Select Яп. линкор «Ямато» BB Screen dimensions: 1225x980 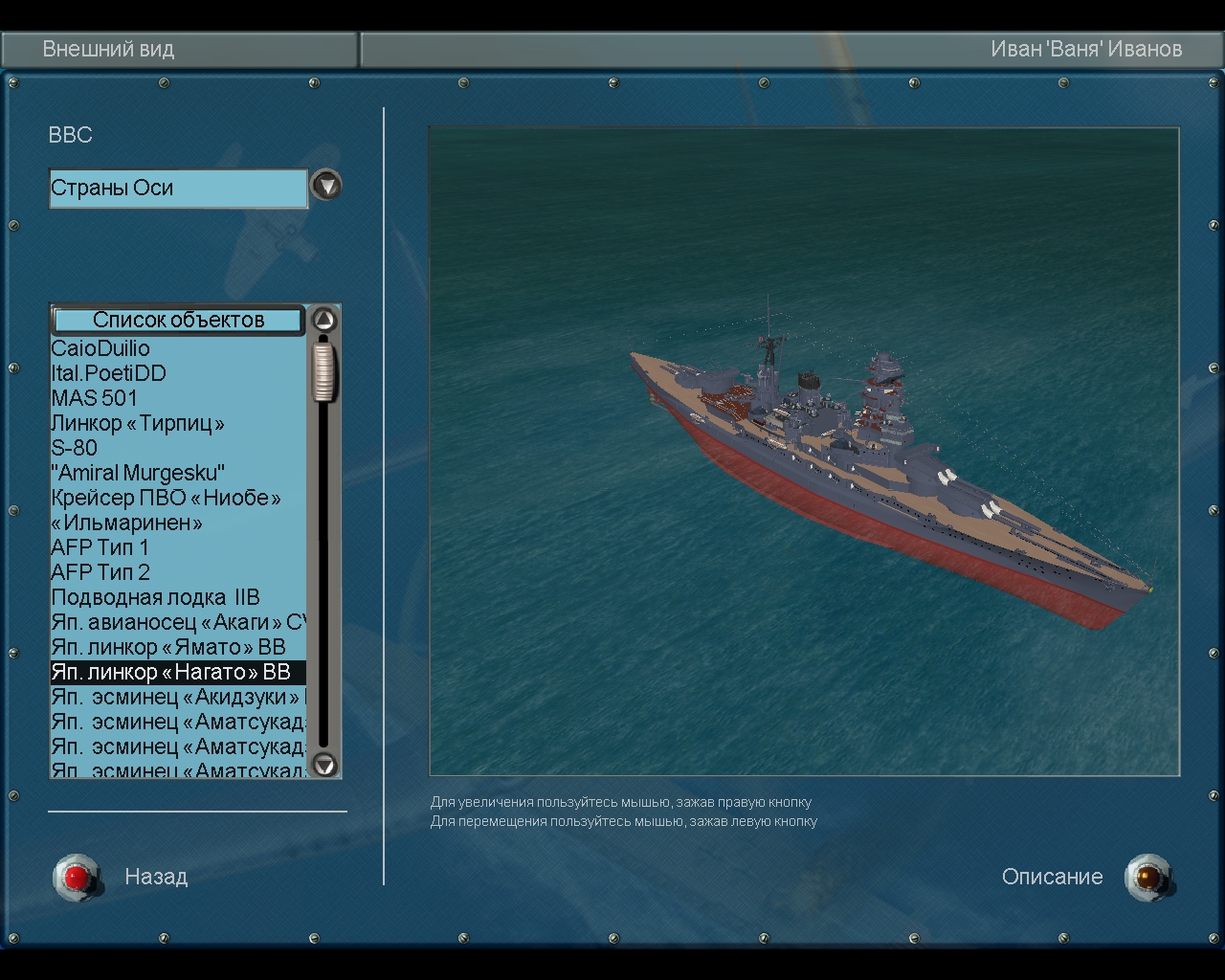[168, 647]
